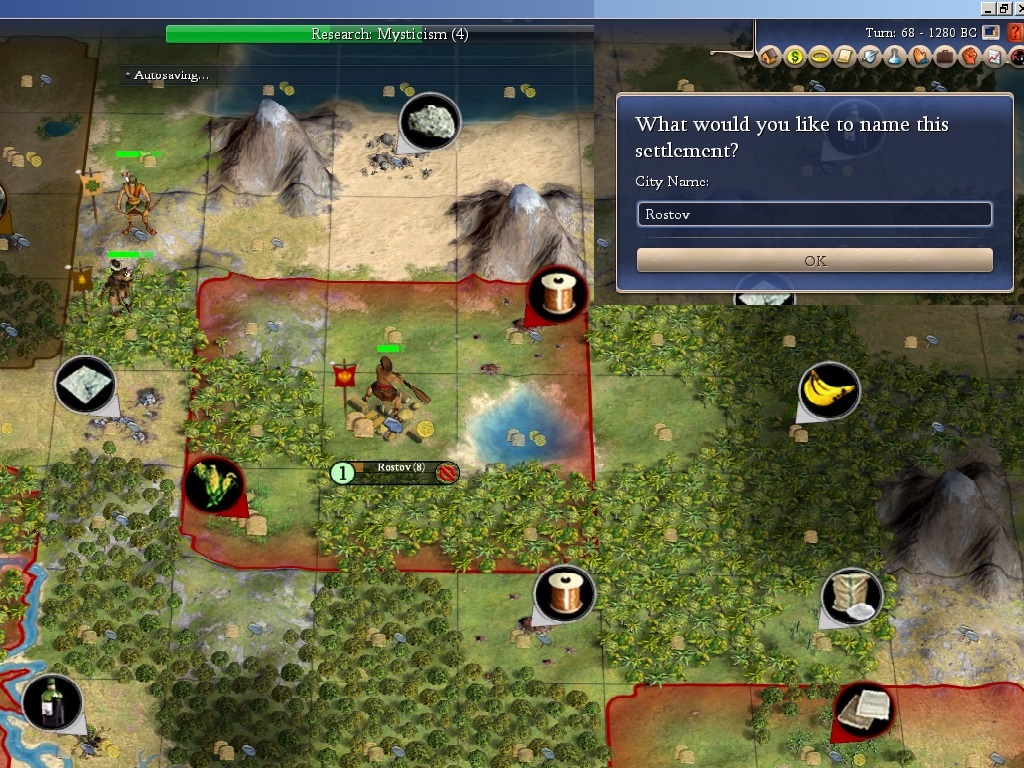
Task: Minimize the game window
Action: (x=987, y=7)
